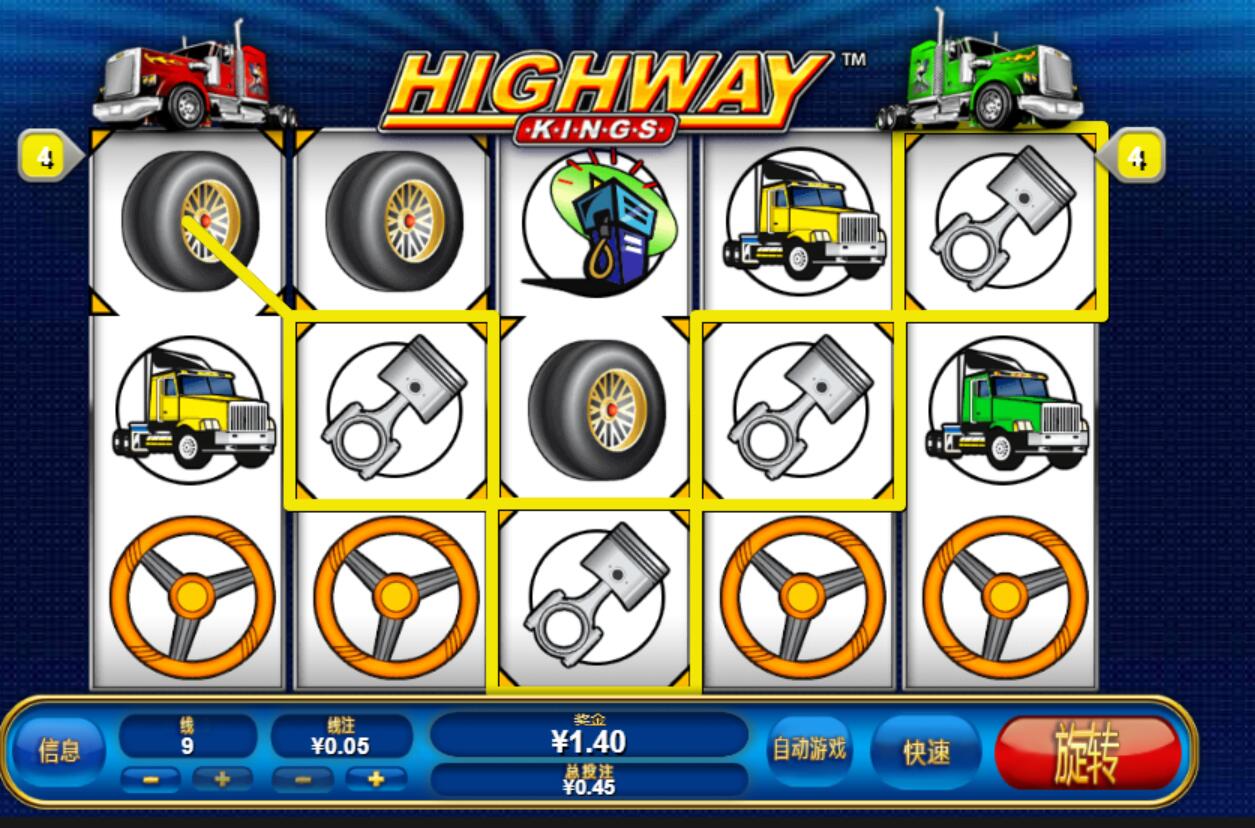Spin the reels with the red 旋转 button
The width and height of the screenshot is (1255, 828).
click(1088, 752)
